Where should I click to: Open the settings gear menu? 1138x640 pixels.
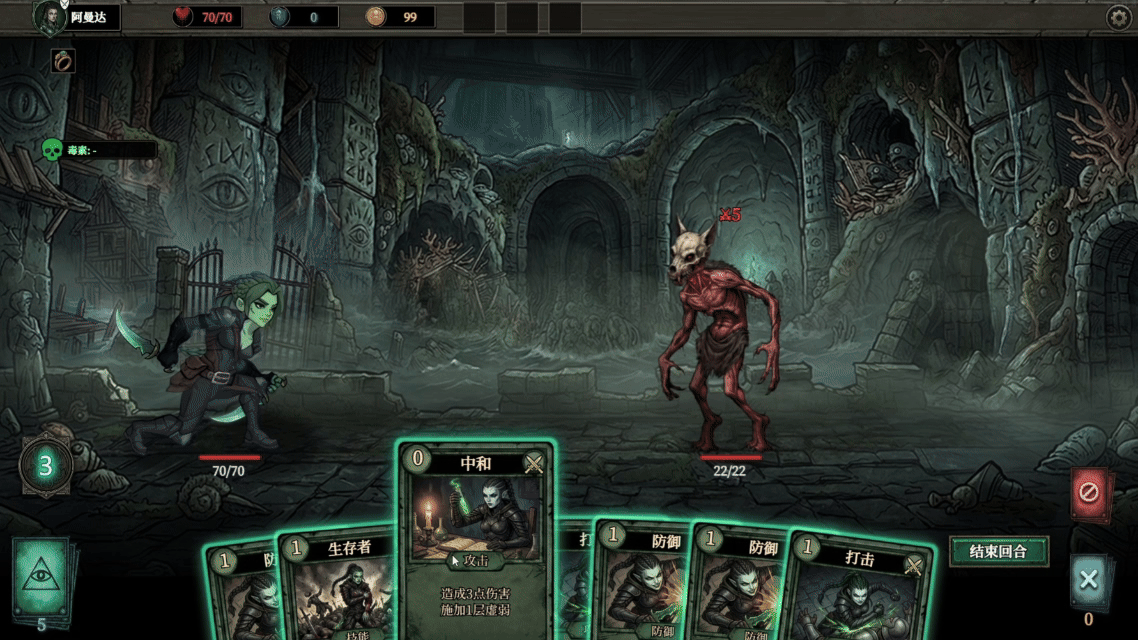(1118, 17)
